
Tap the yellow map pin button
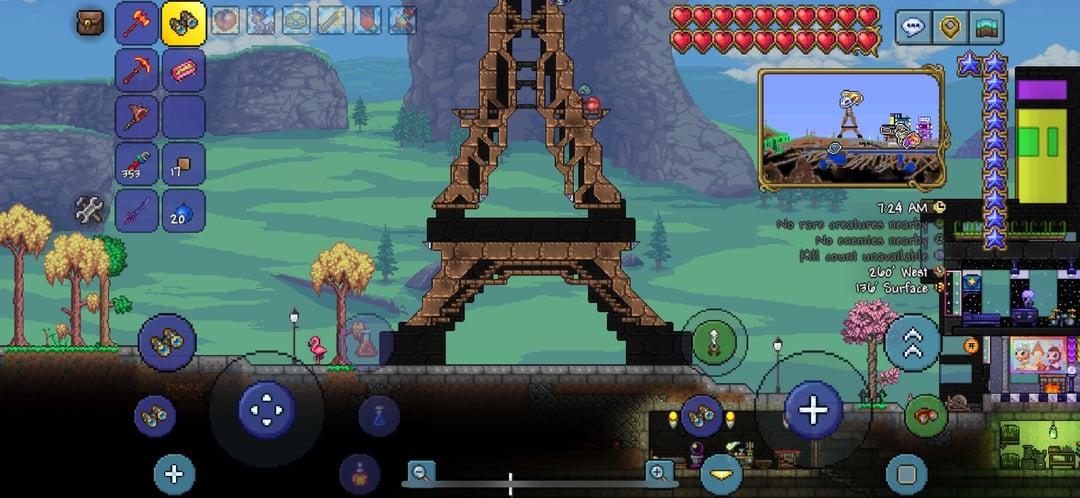click(949, 27)
